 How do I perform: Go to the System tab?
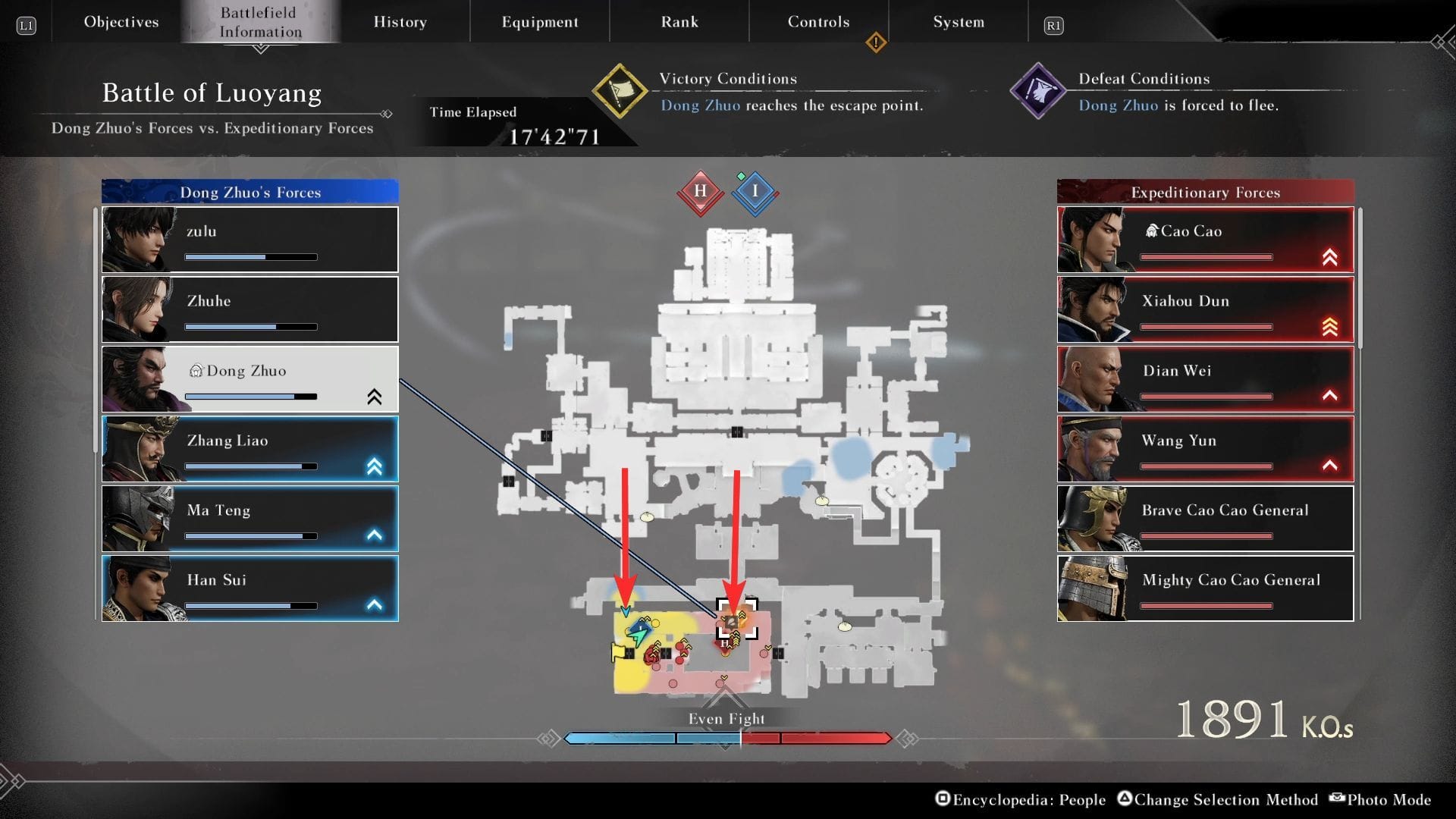[959, 22]
